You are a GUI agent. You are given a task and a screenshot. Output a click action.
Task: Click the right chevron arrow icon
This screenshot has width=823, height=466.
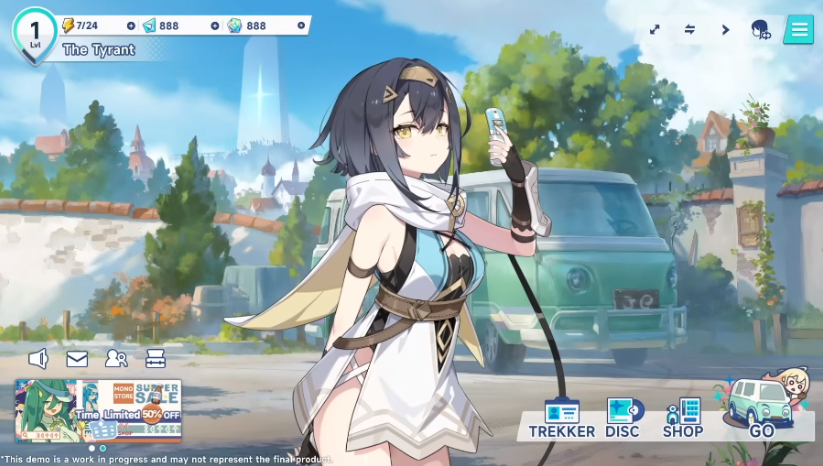click(x=725, y=30)
